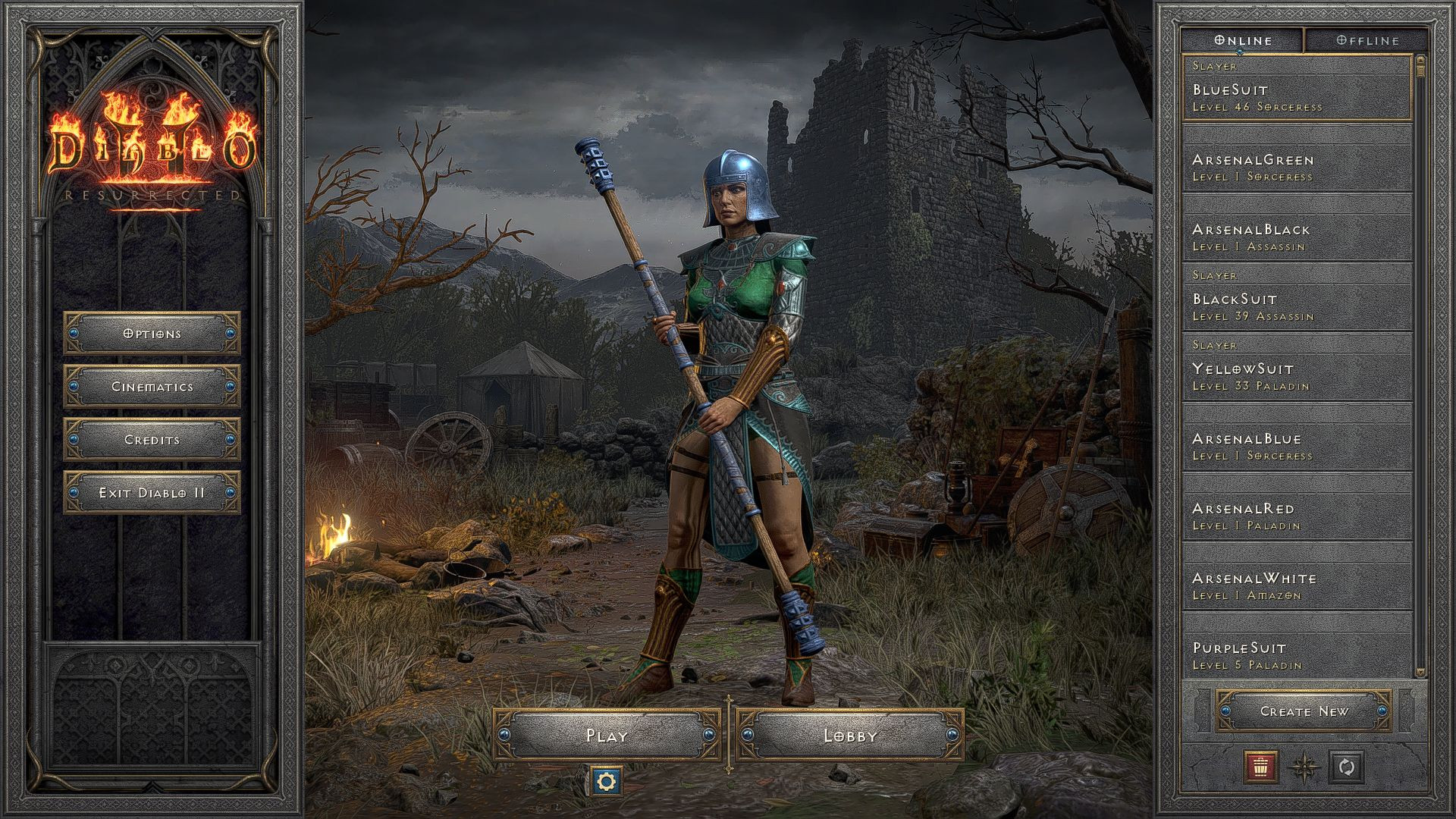Screen dimensions: 1456x819
Task: Click Exit Diablo II
Action: pos(150,492)
